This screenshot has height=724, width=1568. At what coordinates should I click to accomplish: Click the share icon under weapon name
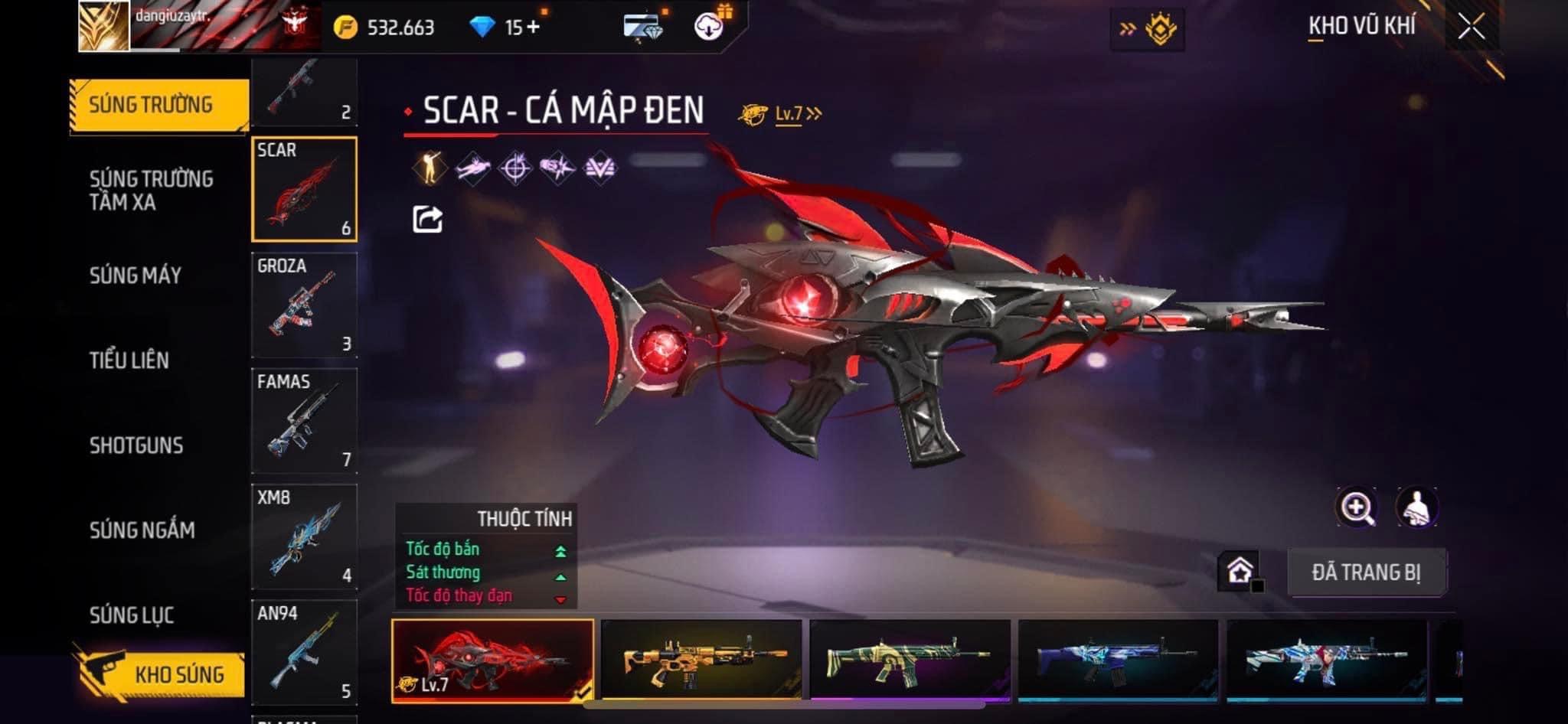pyautogui.click(x=427, y=220)
